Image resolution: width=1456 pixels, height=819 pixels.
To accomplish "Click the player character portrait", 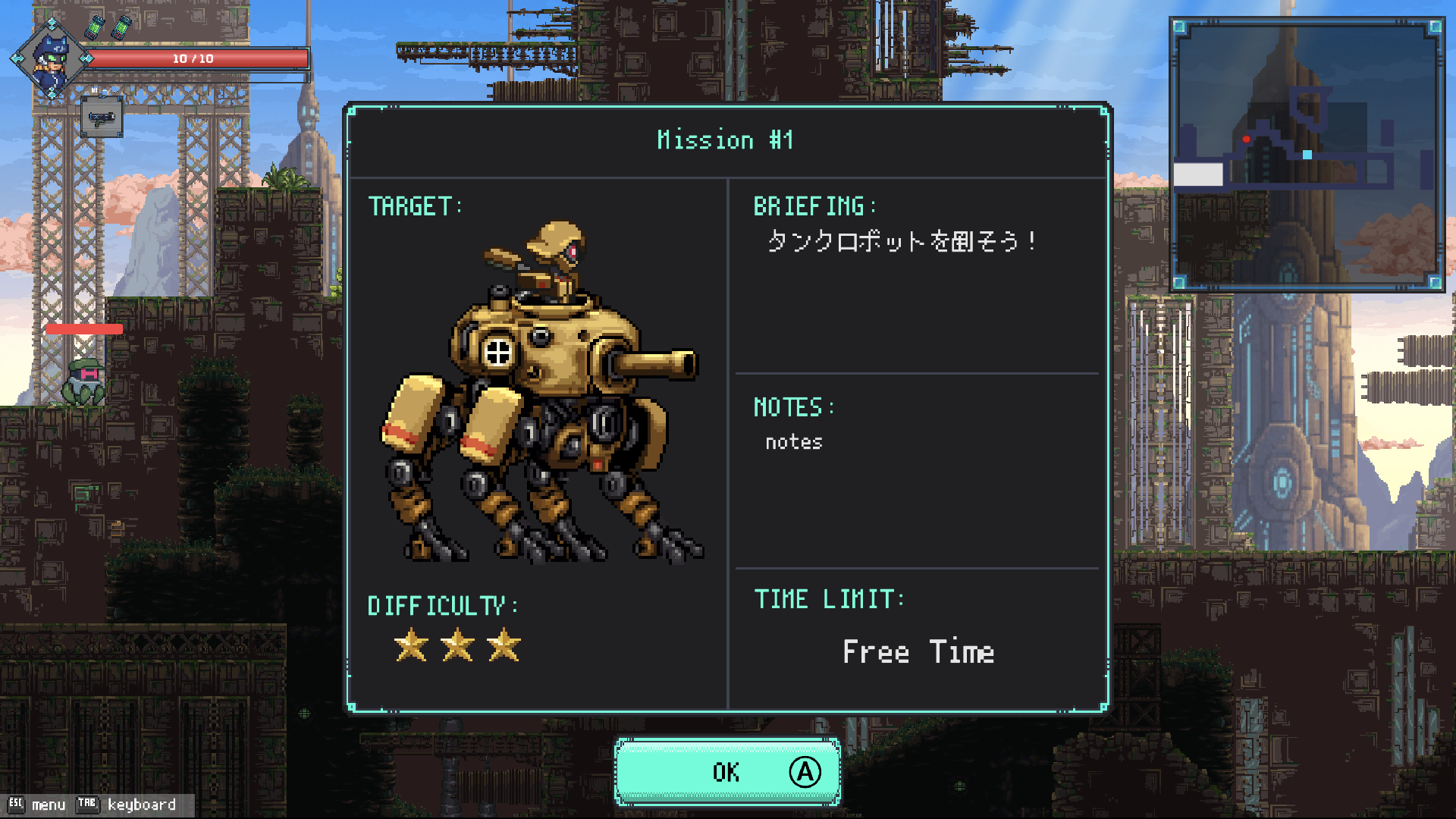I will click(52, 60).
